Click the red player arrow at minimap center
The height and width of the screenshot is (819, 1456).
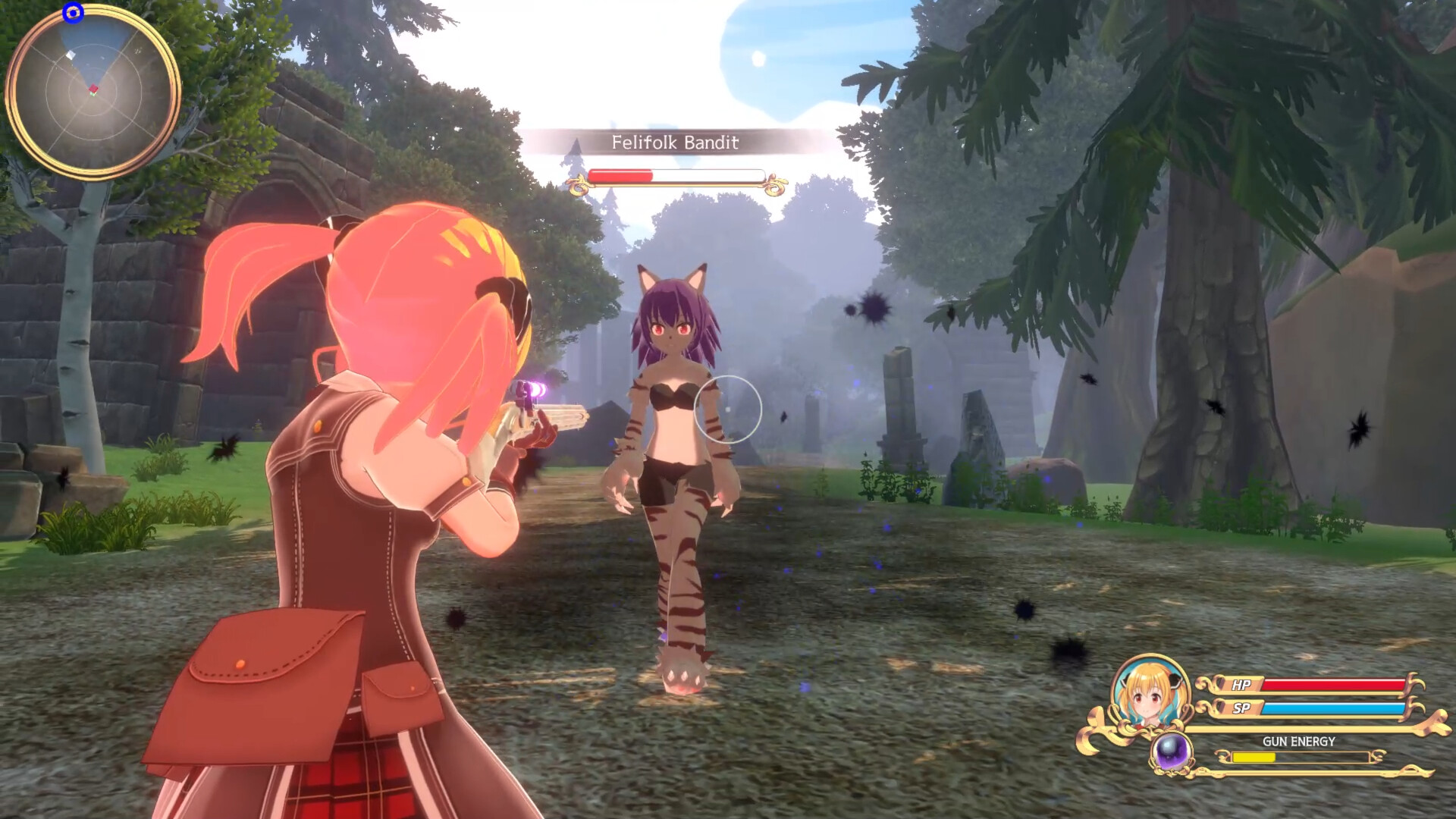tap(93, 89)
